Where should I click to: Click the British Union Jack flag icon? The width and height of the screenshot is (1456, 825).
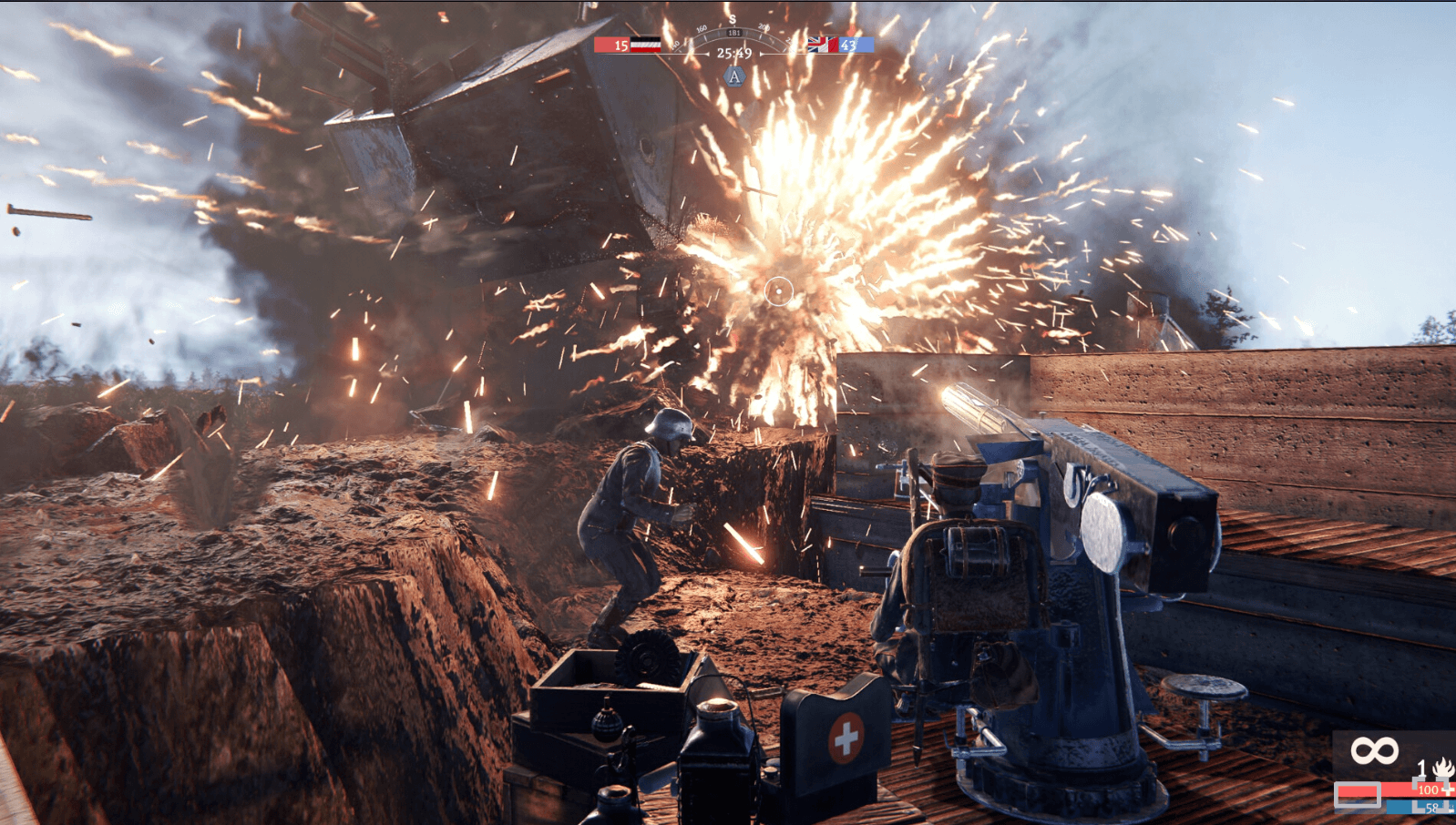(822, 45)
